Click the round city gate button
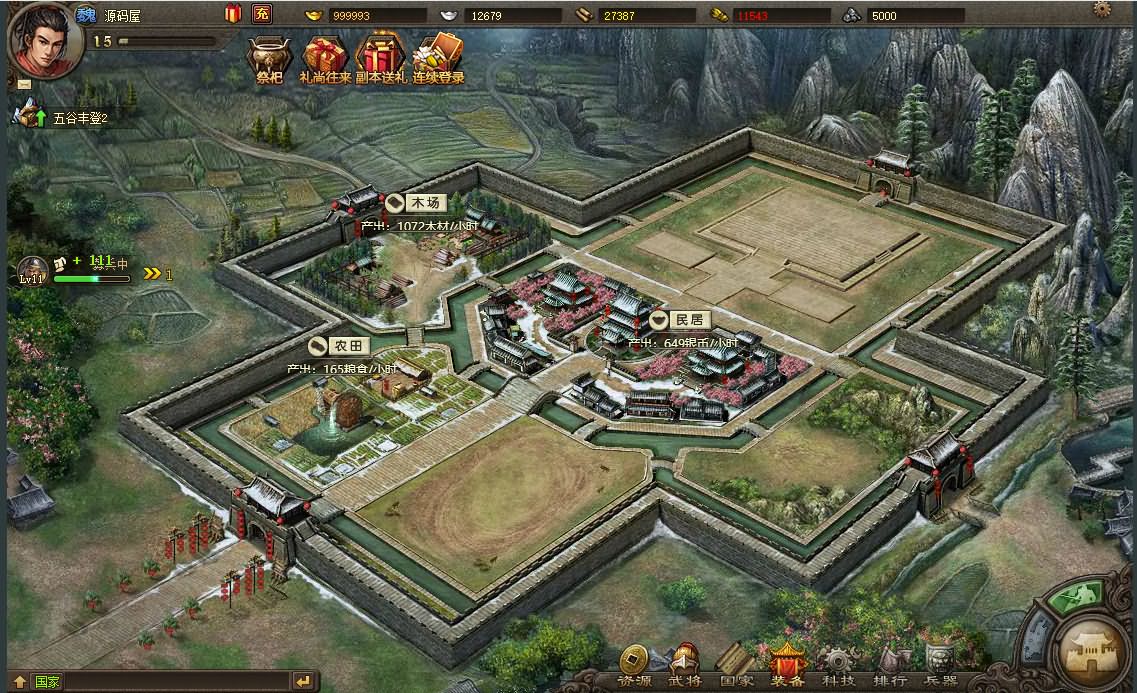Image resolution: width=1137 pixels, height=693 pixels. pyautogui.click(x=1094, y=650)
